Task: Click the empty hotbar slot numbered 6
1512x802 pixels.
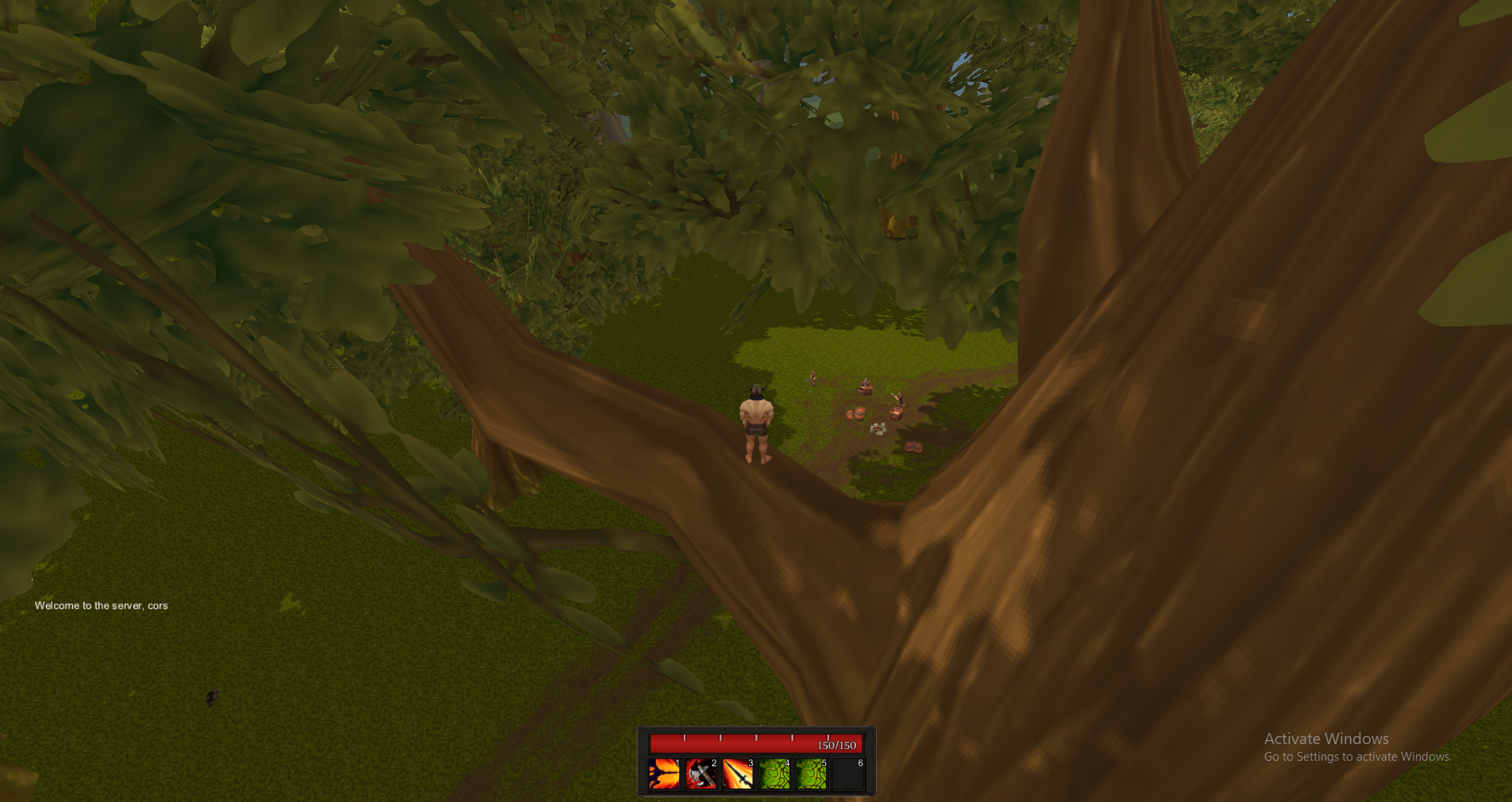Action: 848,774
